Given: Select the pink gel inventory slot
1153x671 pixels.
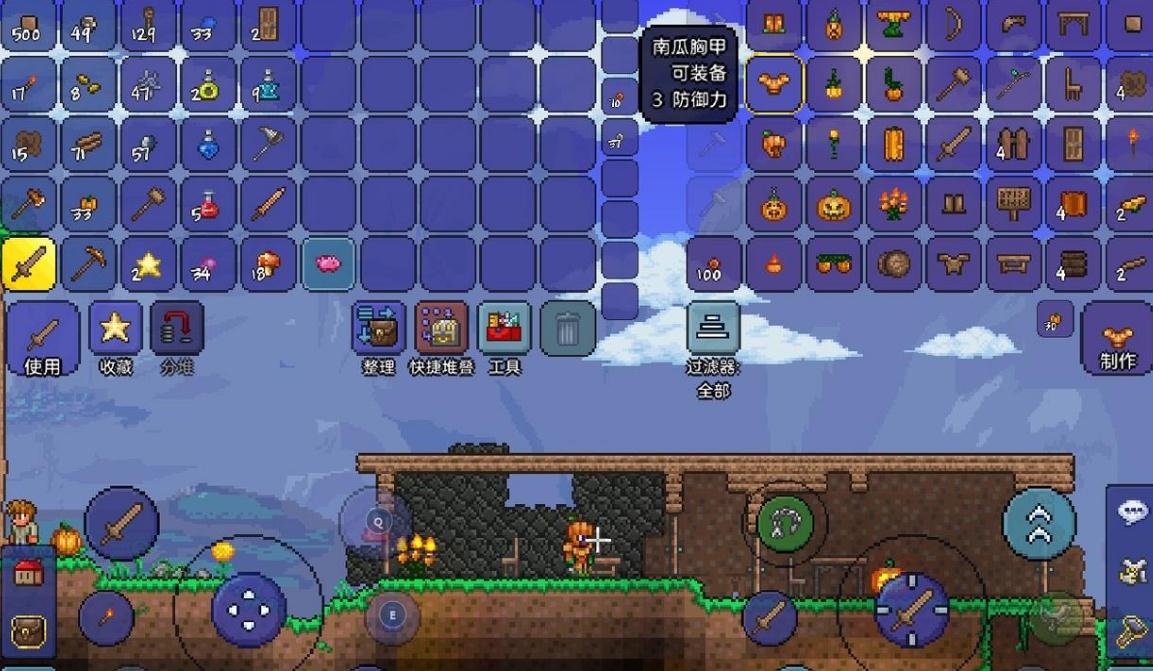Looking at the screenshot, I should pos(328,264).
